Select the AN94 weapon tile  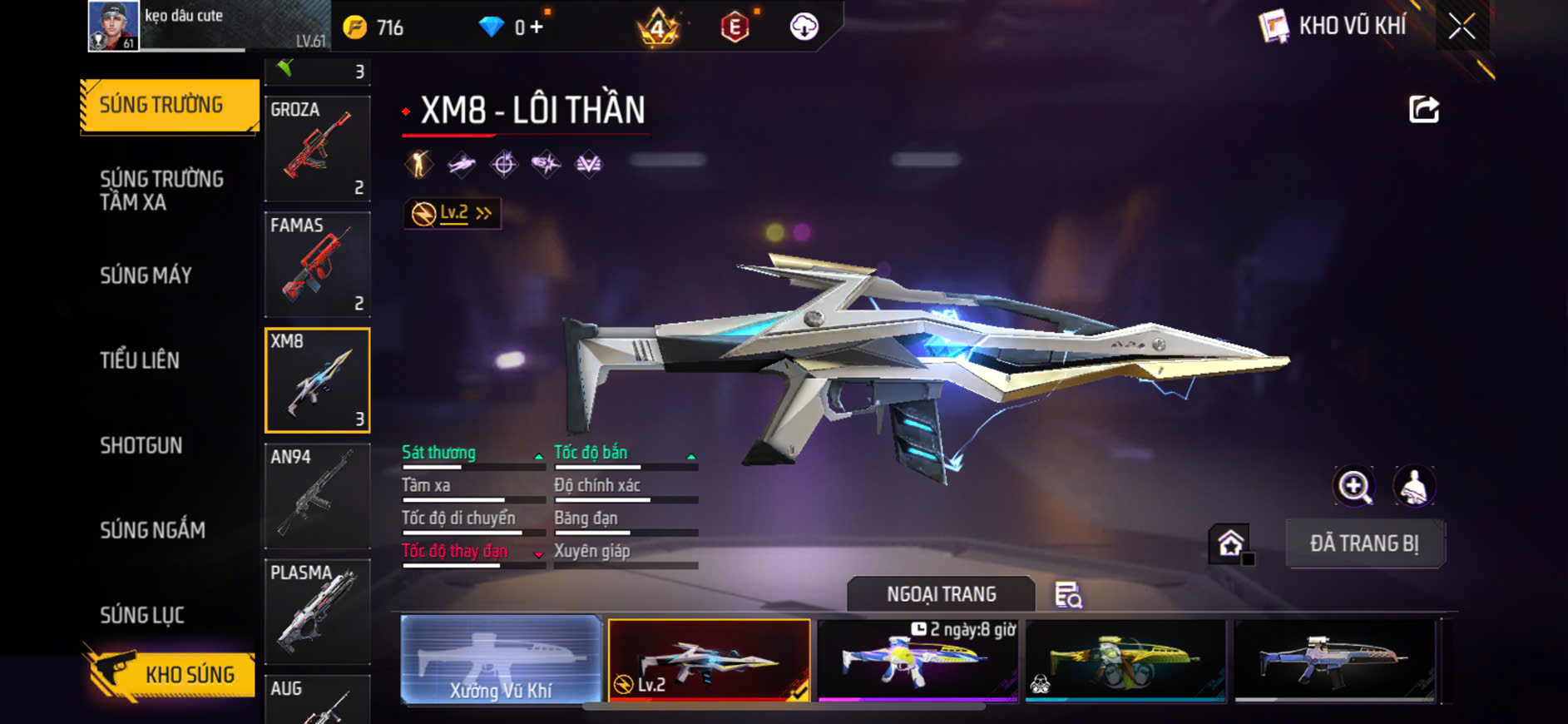pos(317,496)
